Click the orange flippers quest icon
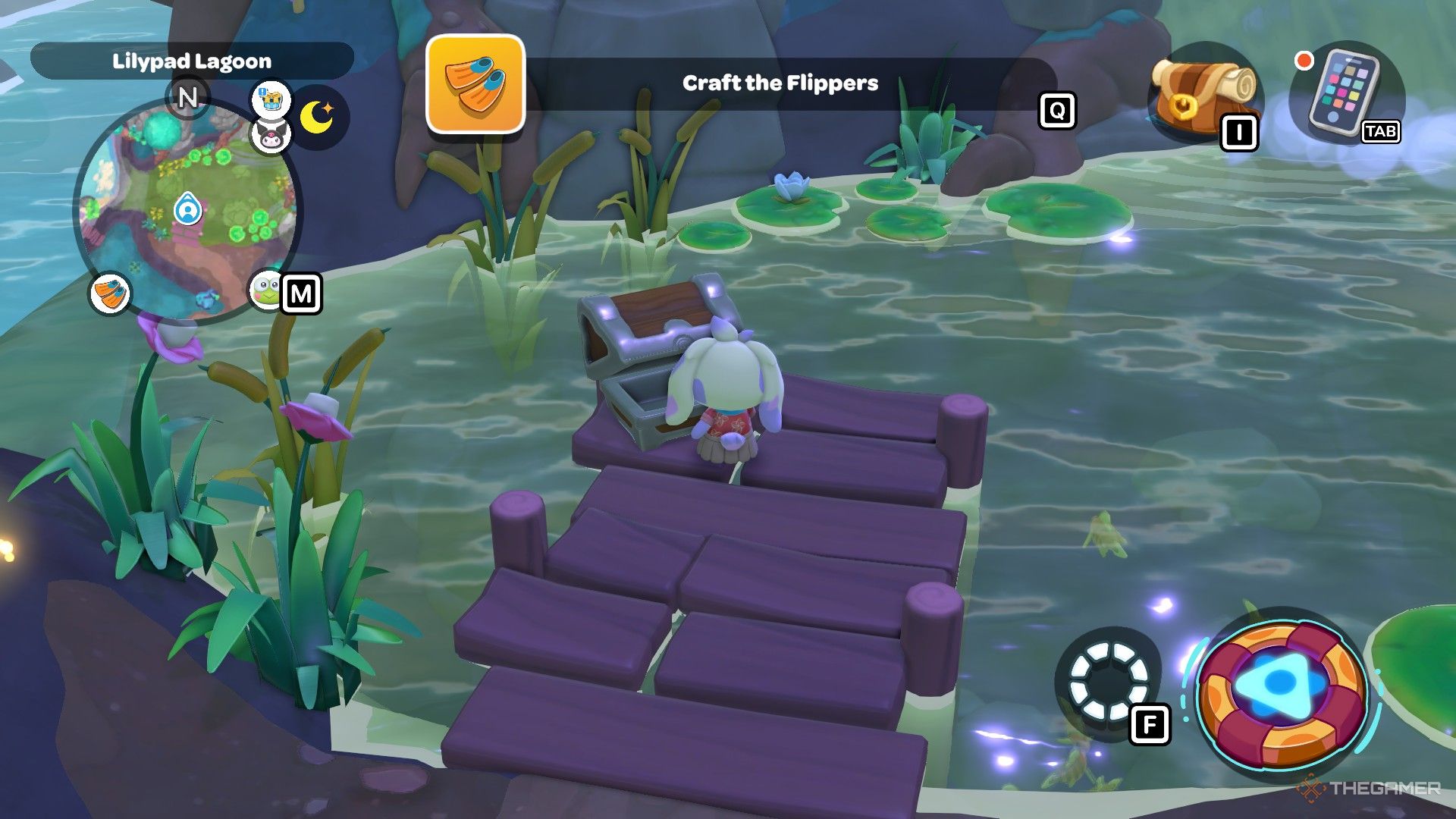The width and height of the screenshot is (1456, 819). (x=475, y=83)
